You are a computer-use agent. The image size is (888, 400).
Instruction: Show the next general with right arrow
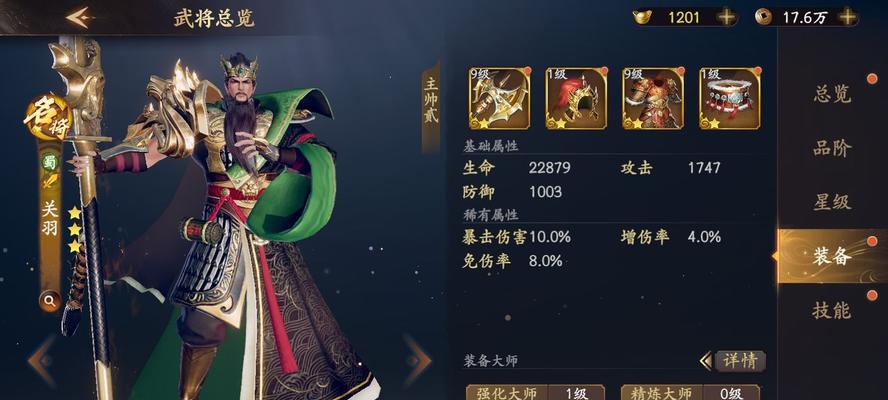pyautogui.click(x=417, y=360)
